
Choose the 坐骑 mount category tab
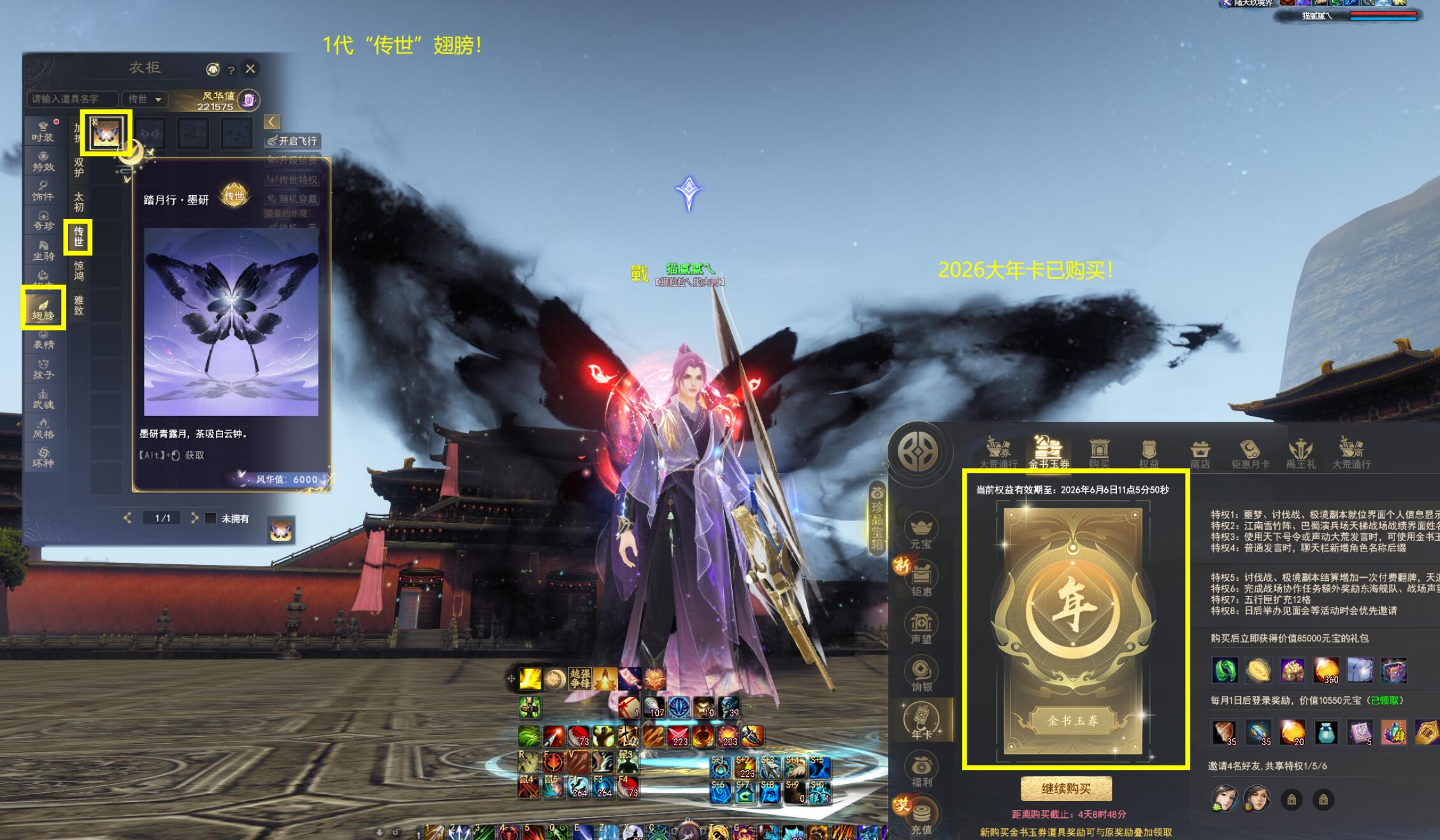[x=43, y=250]
